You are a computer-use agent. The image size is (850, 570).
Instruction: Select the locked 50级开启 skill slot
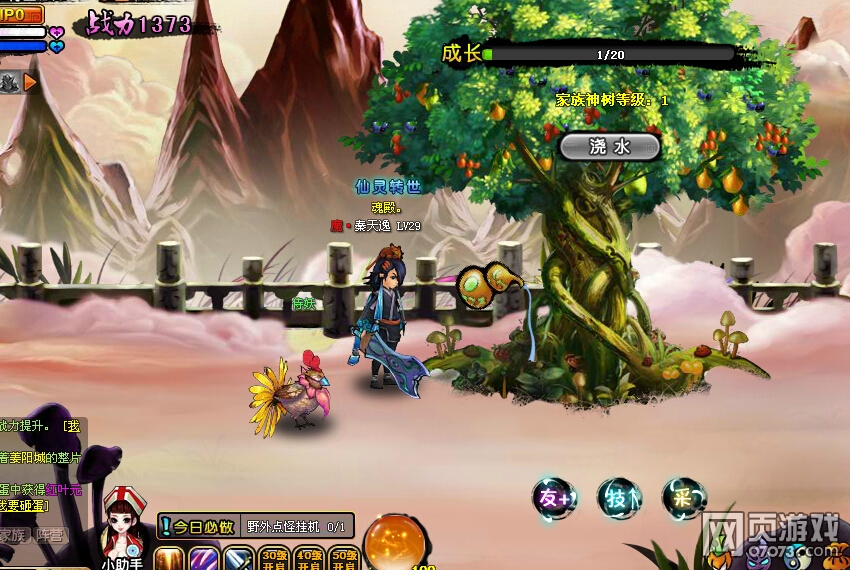pyautogui.click(x=342, y=558)
